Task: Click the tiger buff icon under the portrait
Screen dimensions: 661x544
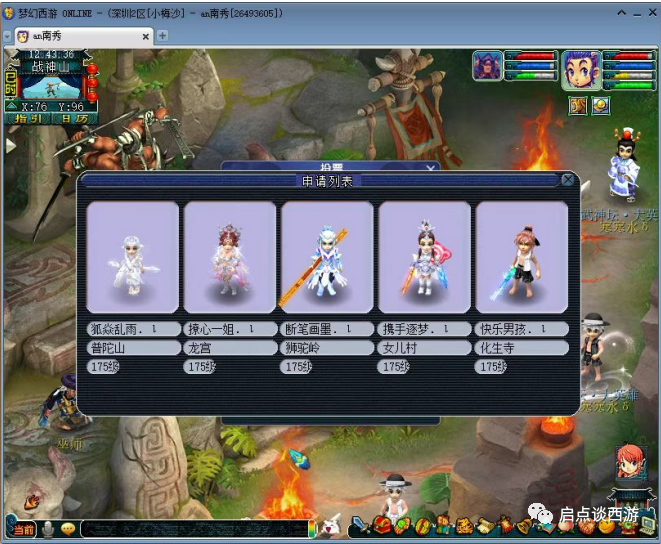Action: [578, 104]
